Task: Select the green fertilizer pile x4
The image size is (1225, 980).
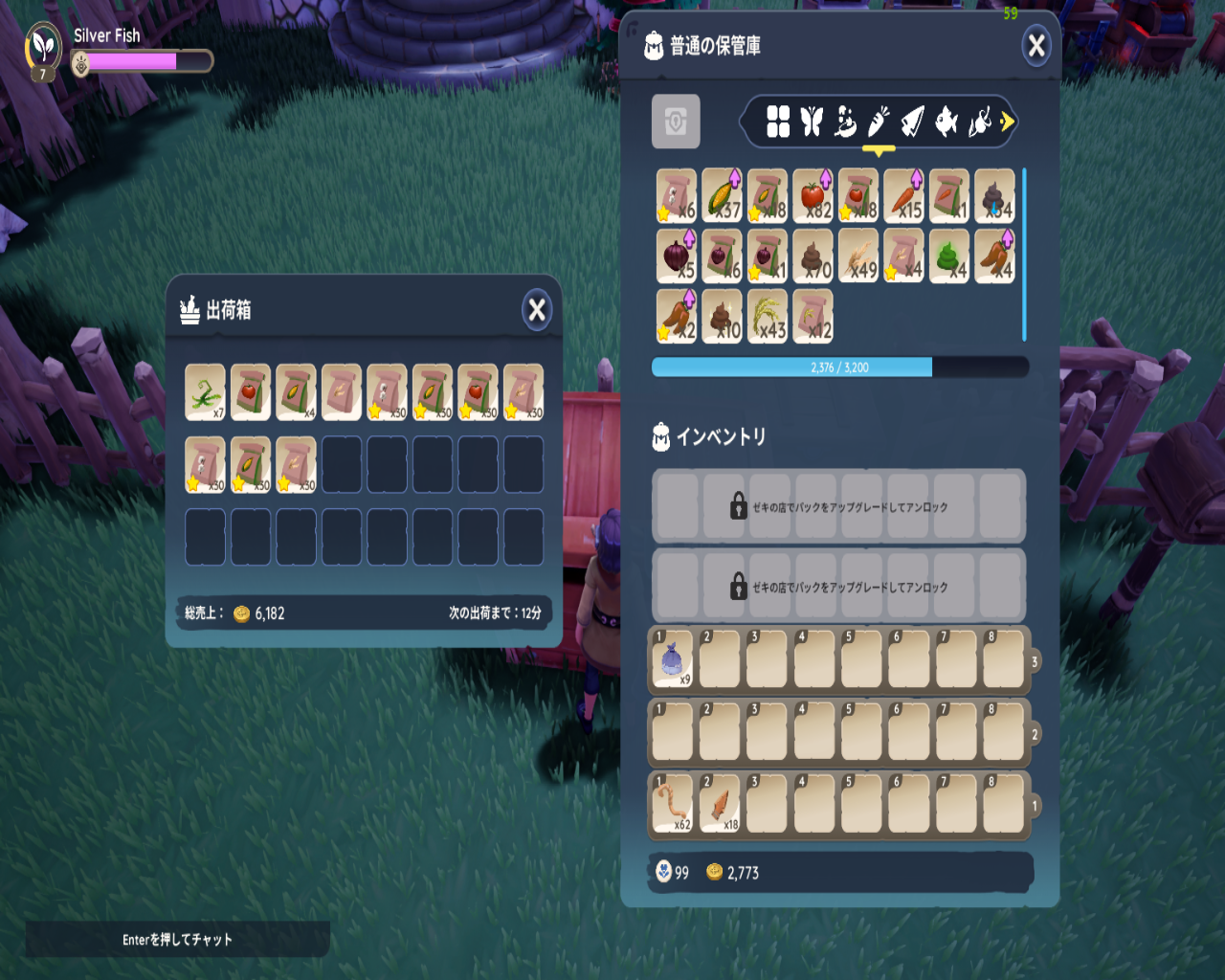Action: pos(949,256)
